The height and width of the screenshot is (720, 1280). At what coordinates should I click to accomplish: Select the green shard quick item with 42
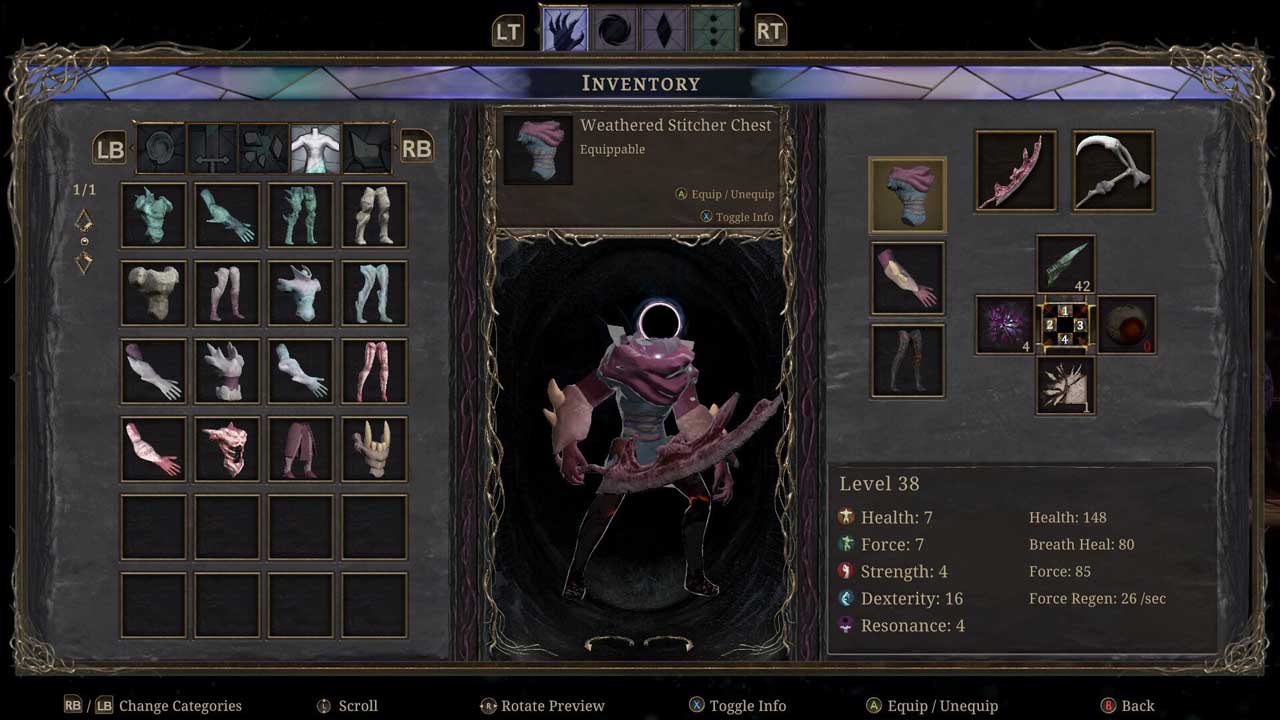[x=1066, y=265]
